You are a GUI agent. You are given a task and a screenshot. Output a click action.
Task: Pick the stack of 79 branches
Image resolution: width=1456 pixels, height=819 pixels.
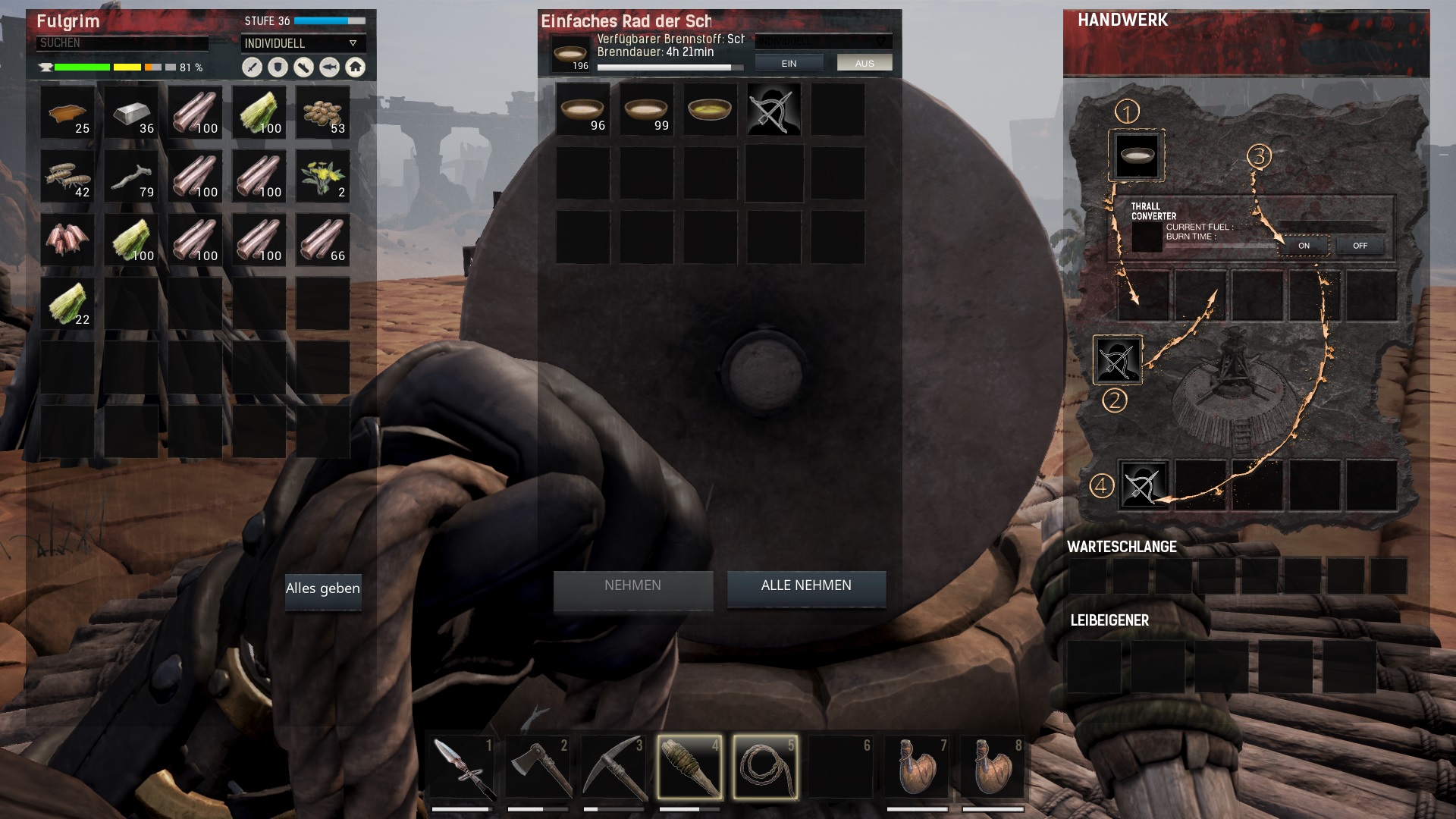(132, 177)
